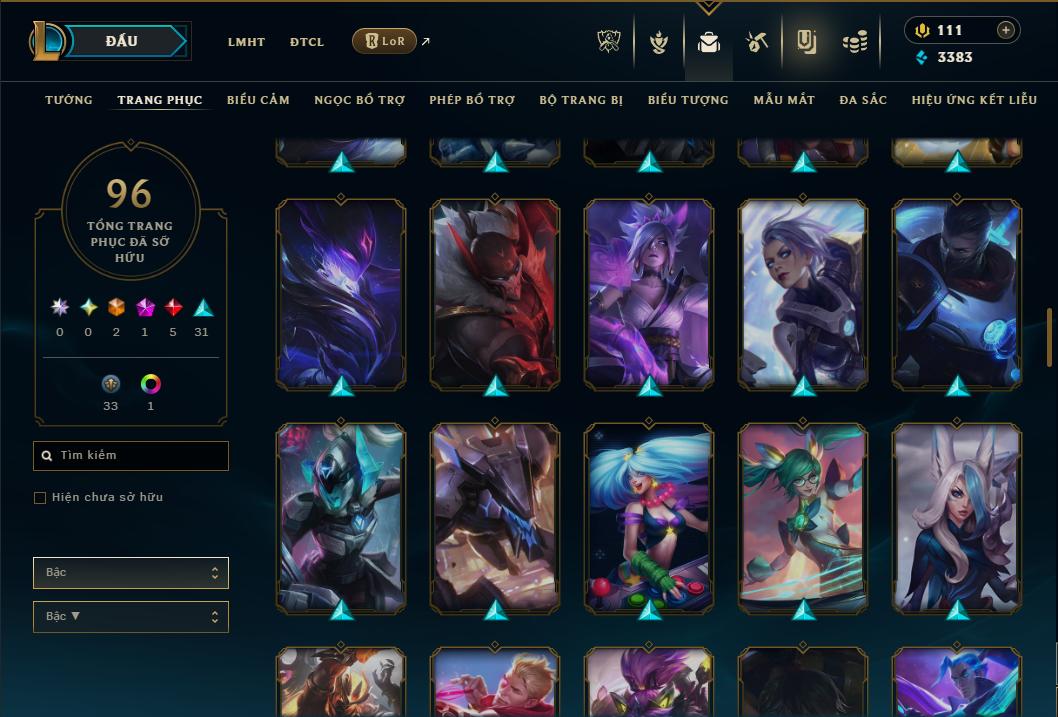Add currency with the plus button
The image size is (1058, 717).
[1006, 30]
